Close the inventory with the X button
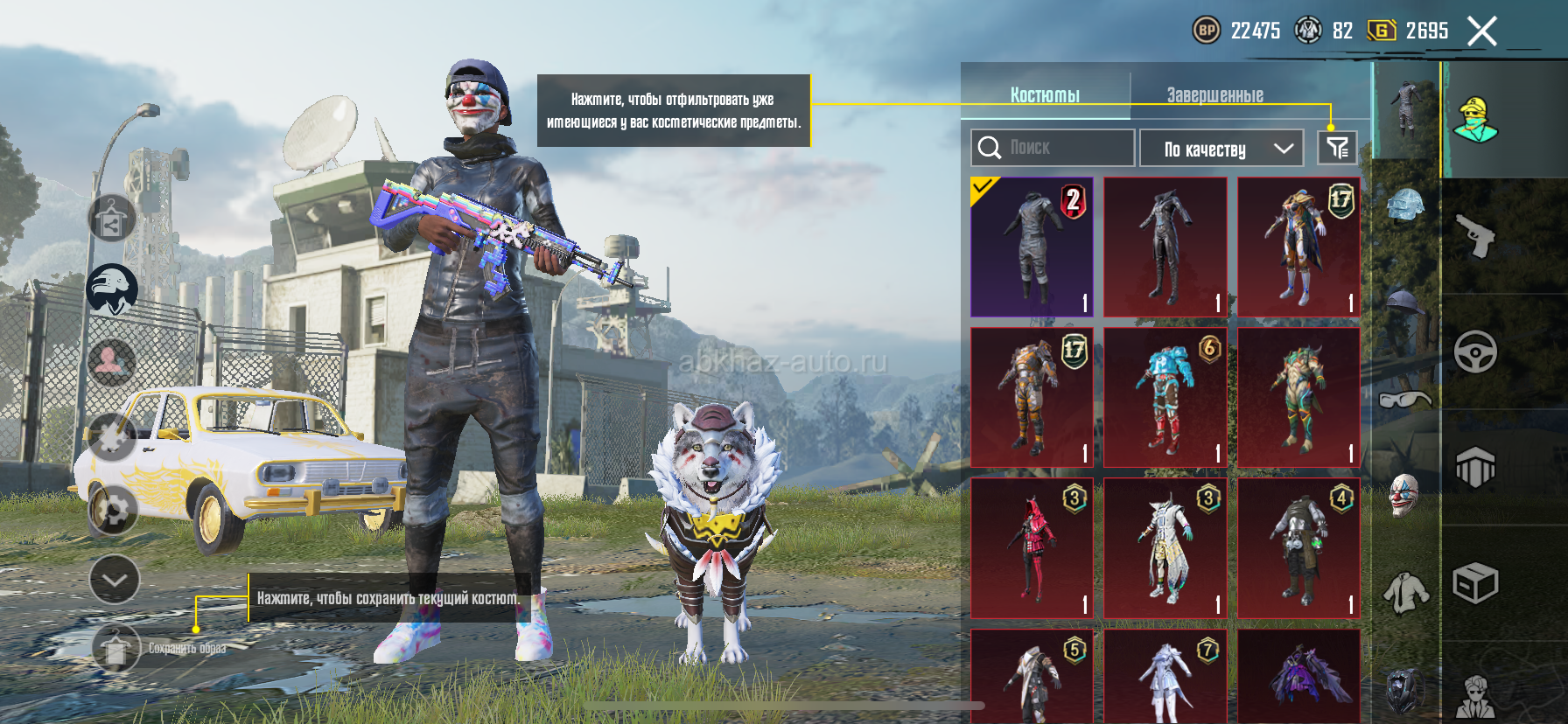Viewport: 1568px width, 724px height. point(1481,31)
